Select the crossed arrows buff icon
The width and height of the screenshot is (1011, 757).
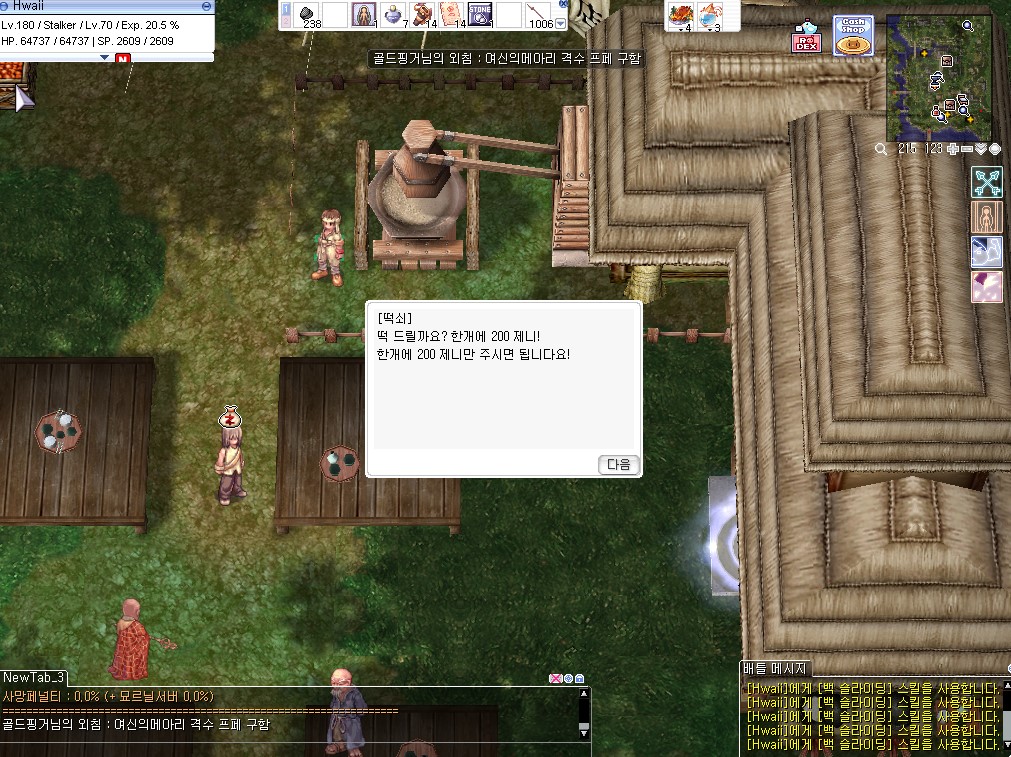point(987,183)
